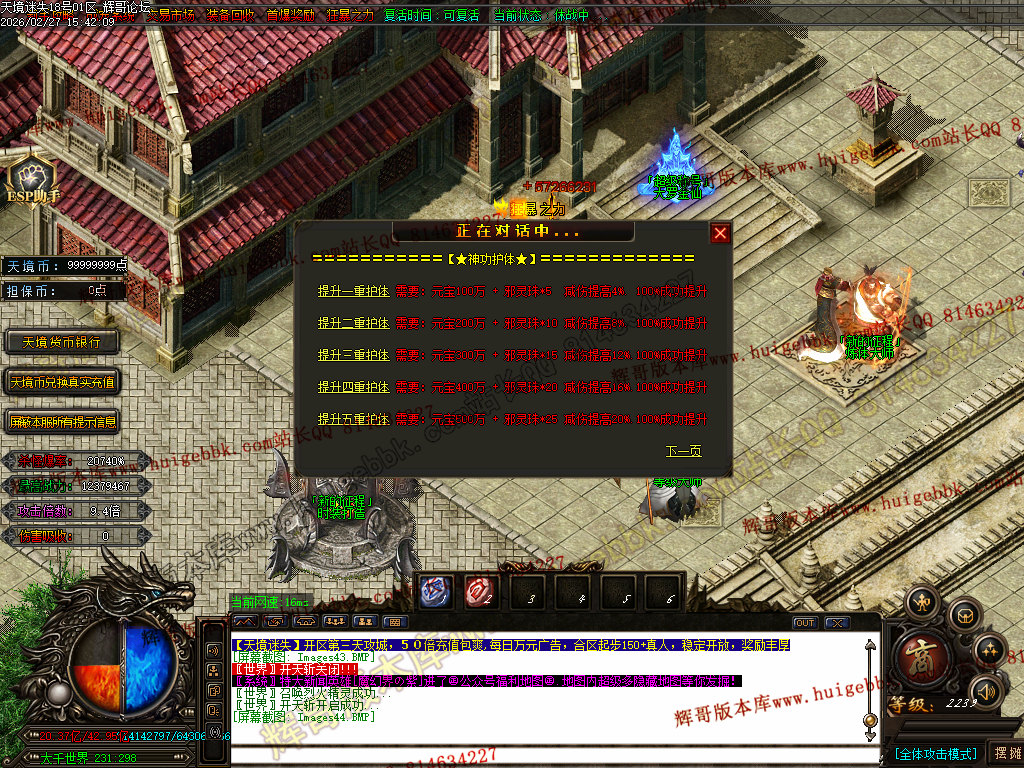Open 装备回收 in the top menu
The width and height of the screenshot is (1024, 768).
pos(231,16)
